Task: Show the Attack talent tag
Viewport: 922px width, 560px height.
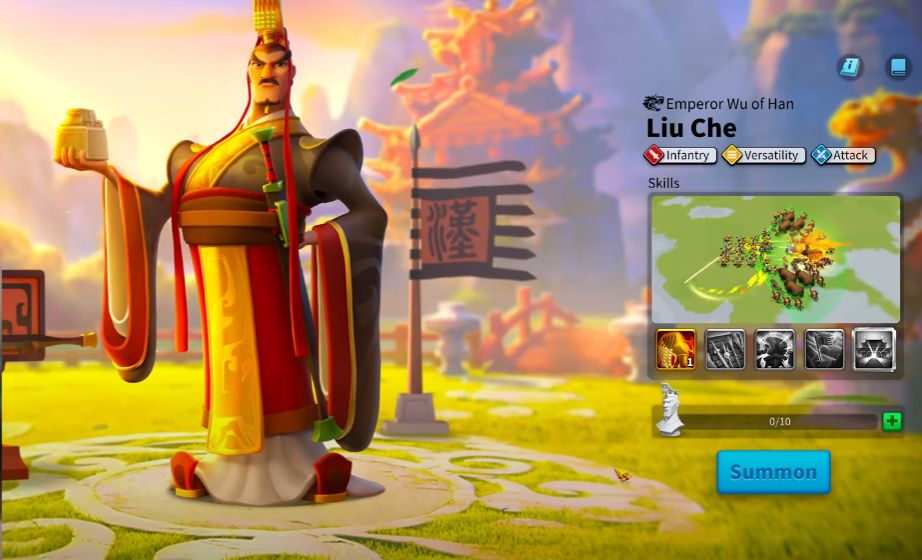Action: point(843,155)
